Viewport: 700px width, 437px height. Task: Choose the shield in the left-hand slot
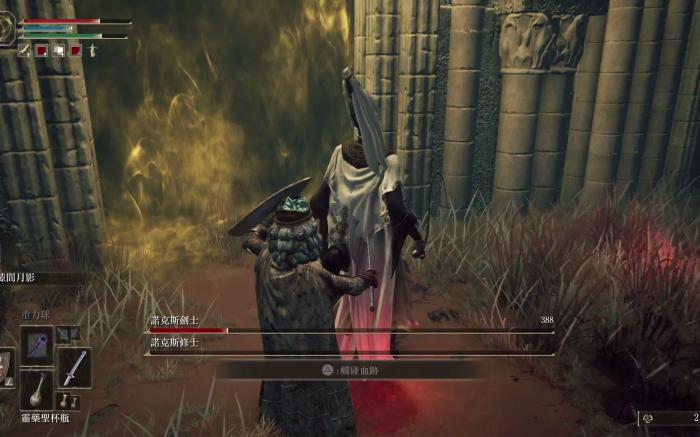[x=5, y=368]
